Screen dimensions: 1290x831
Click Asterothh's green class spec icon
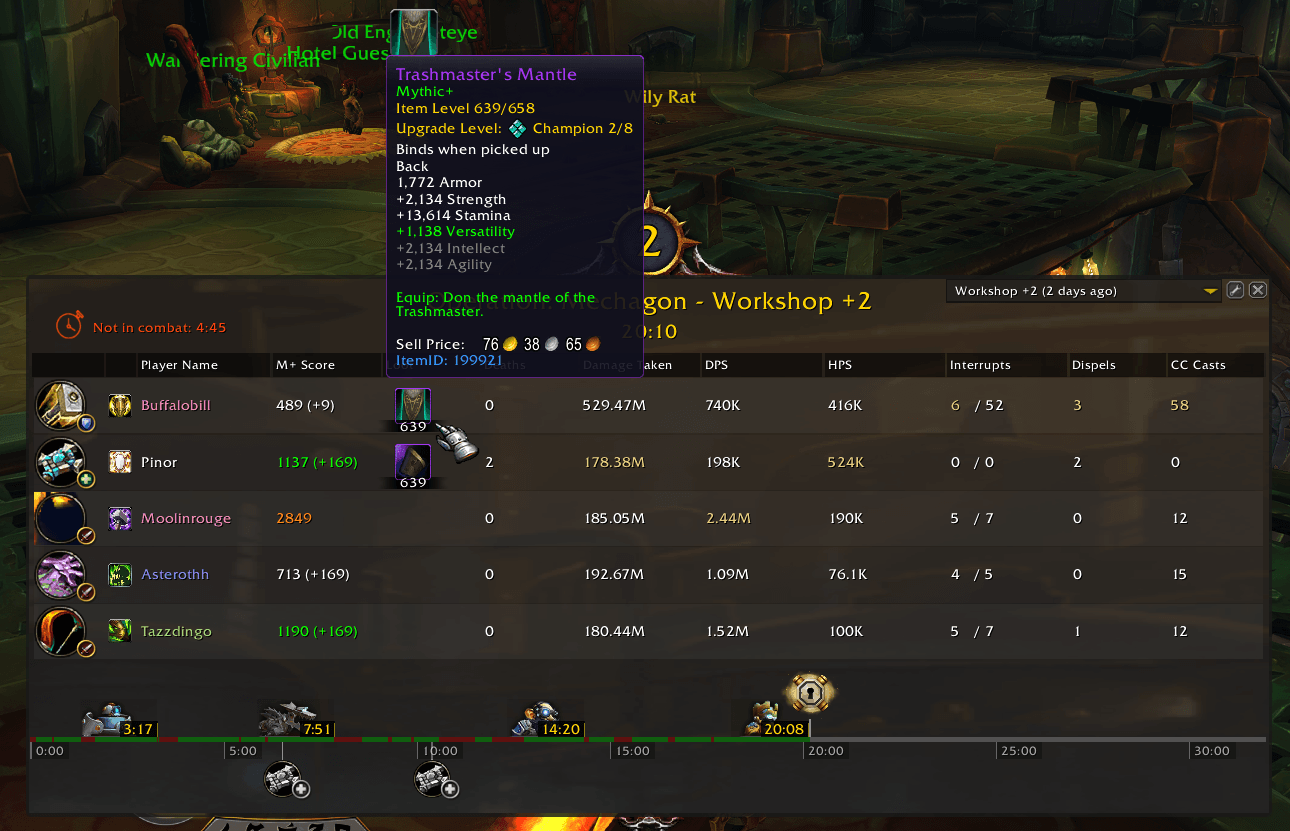119,575
